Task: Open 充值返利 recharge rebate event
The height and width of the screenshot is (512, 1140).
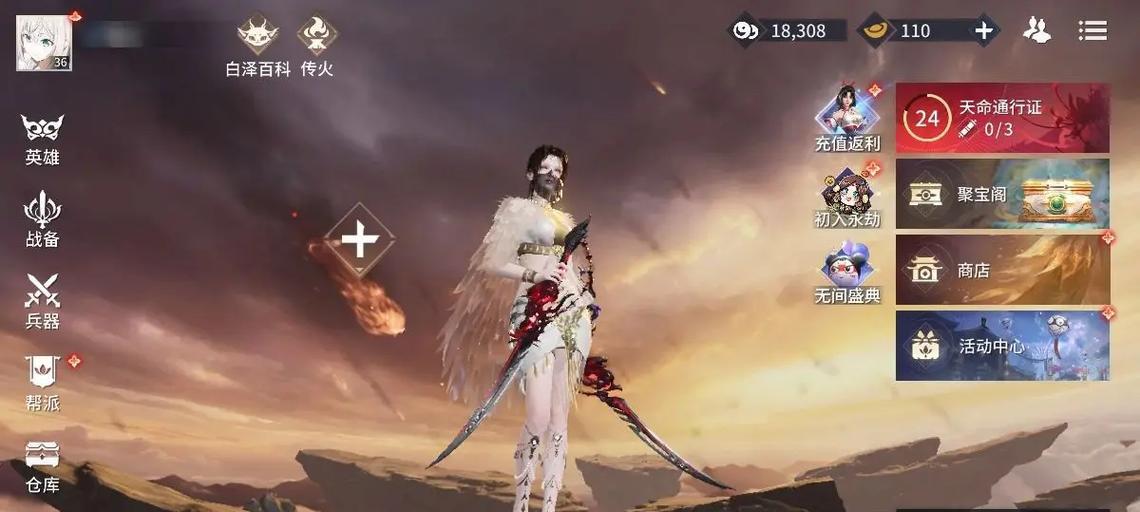Action: coord(847,117)
